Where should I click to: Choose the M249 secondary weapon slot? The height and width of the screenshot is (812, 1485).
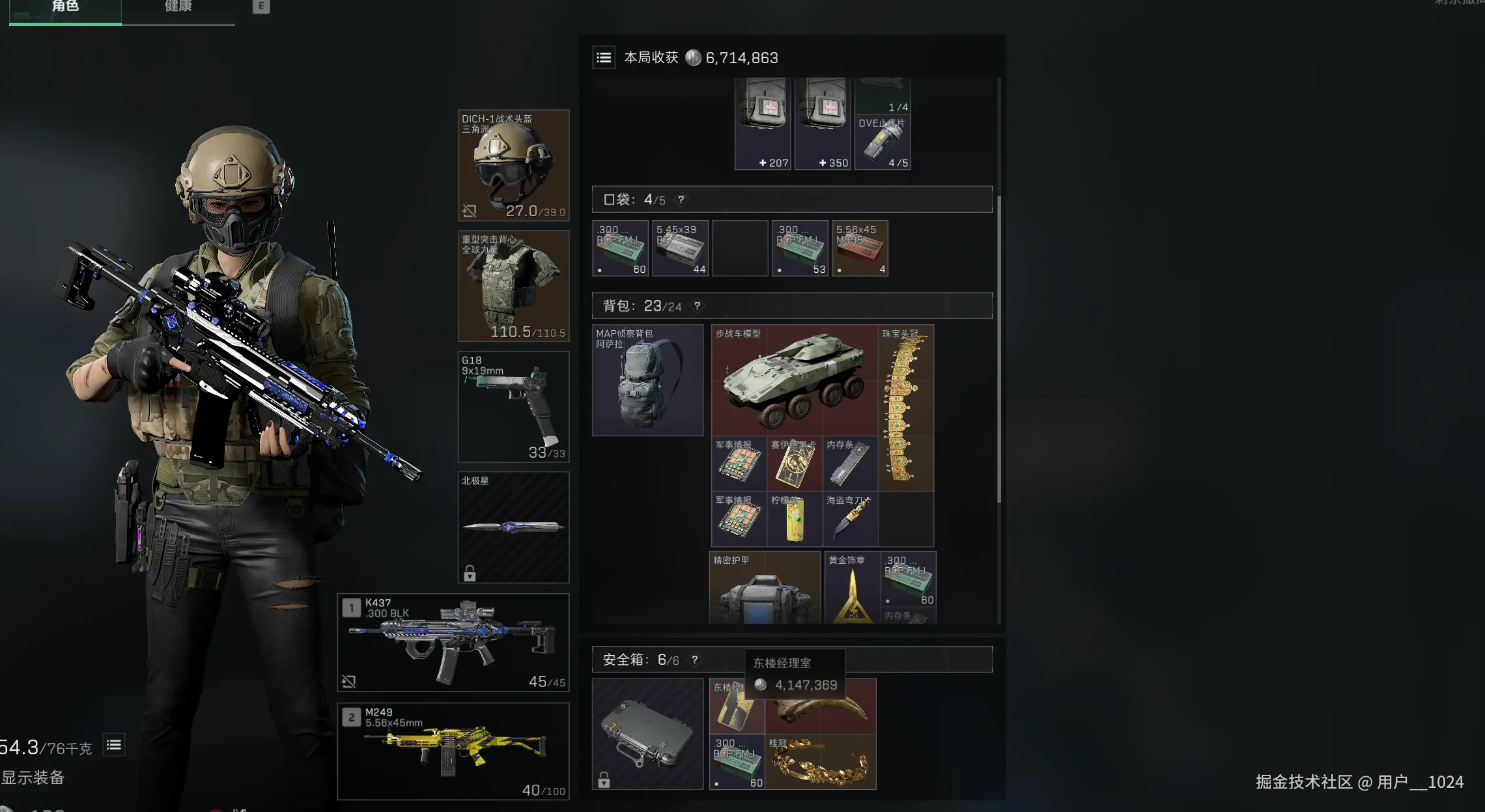[x=453, y=751]
